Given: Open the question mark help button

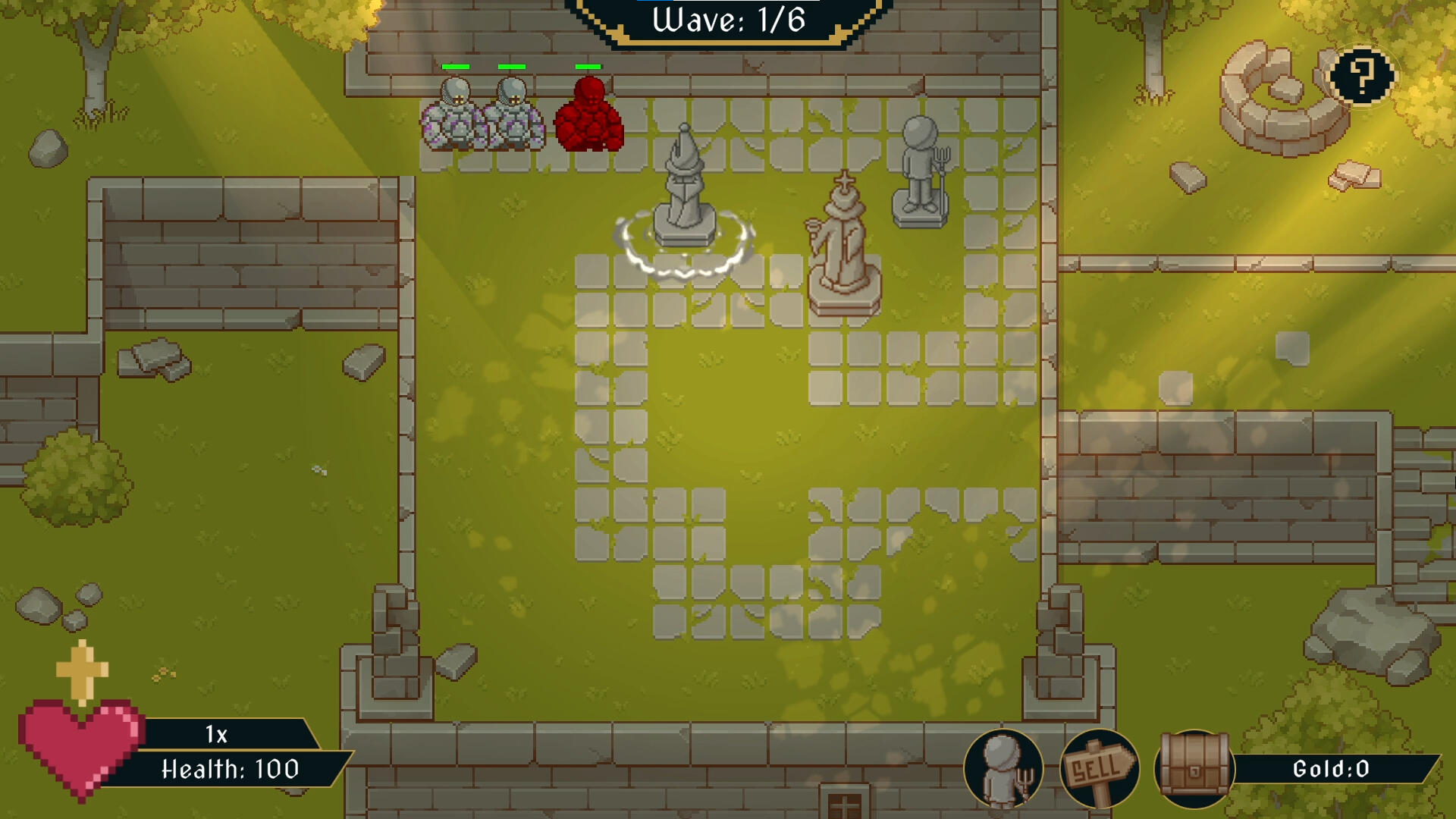Looking at the screenshot, I should pyautogui.click(x=1362, y=76).
